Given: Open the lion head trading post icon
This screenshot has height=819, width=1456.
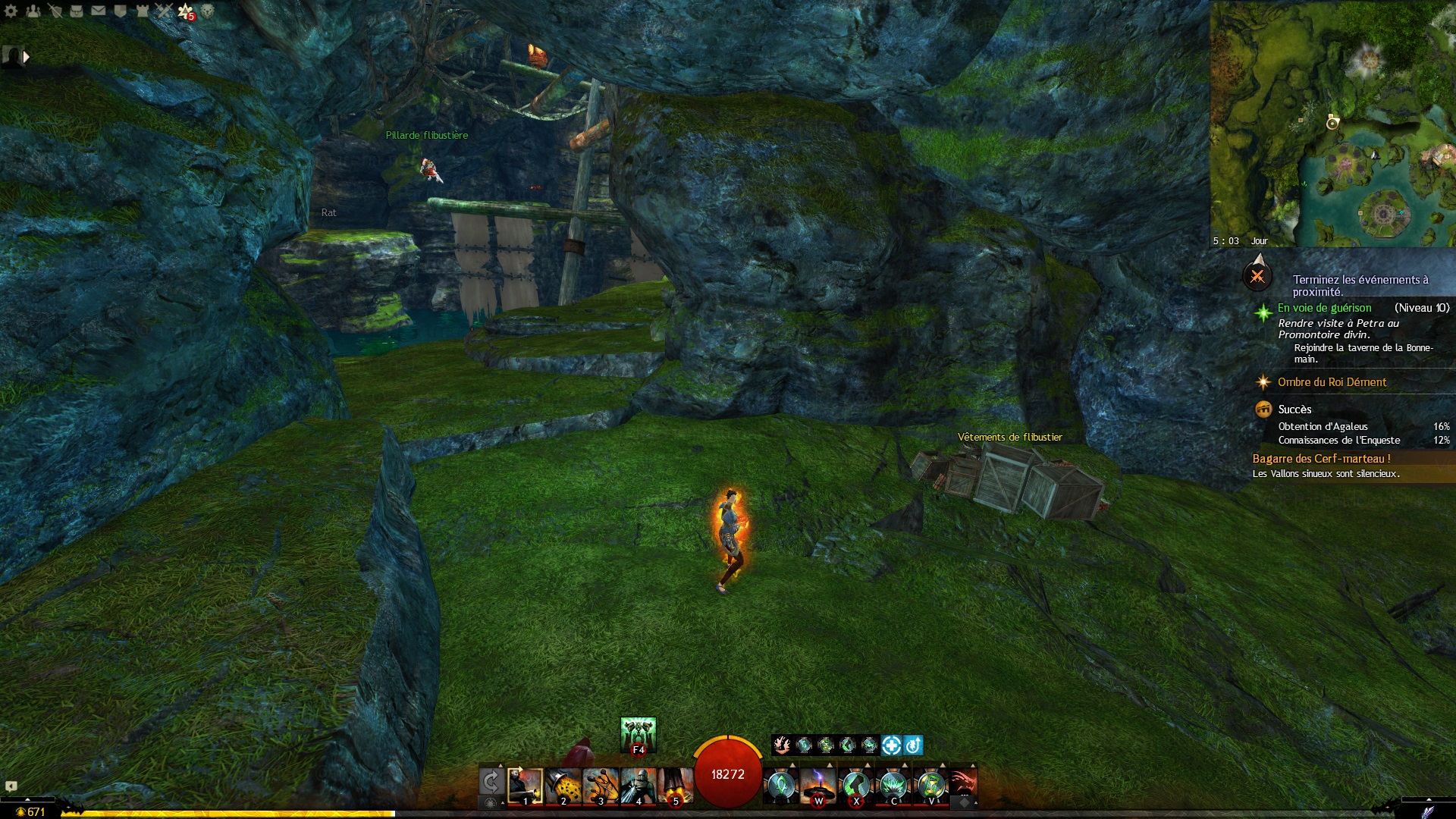Looking at the screenshot, I should (207, 11).
